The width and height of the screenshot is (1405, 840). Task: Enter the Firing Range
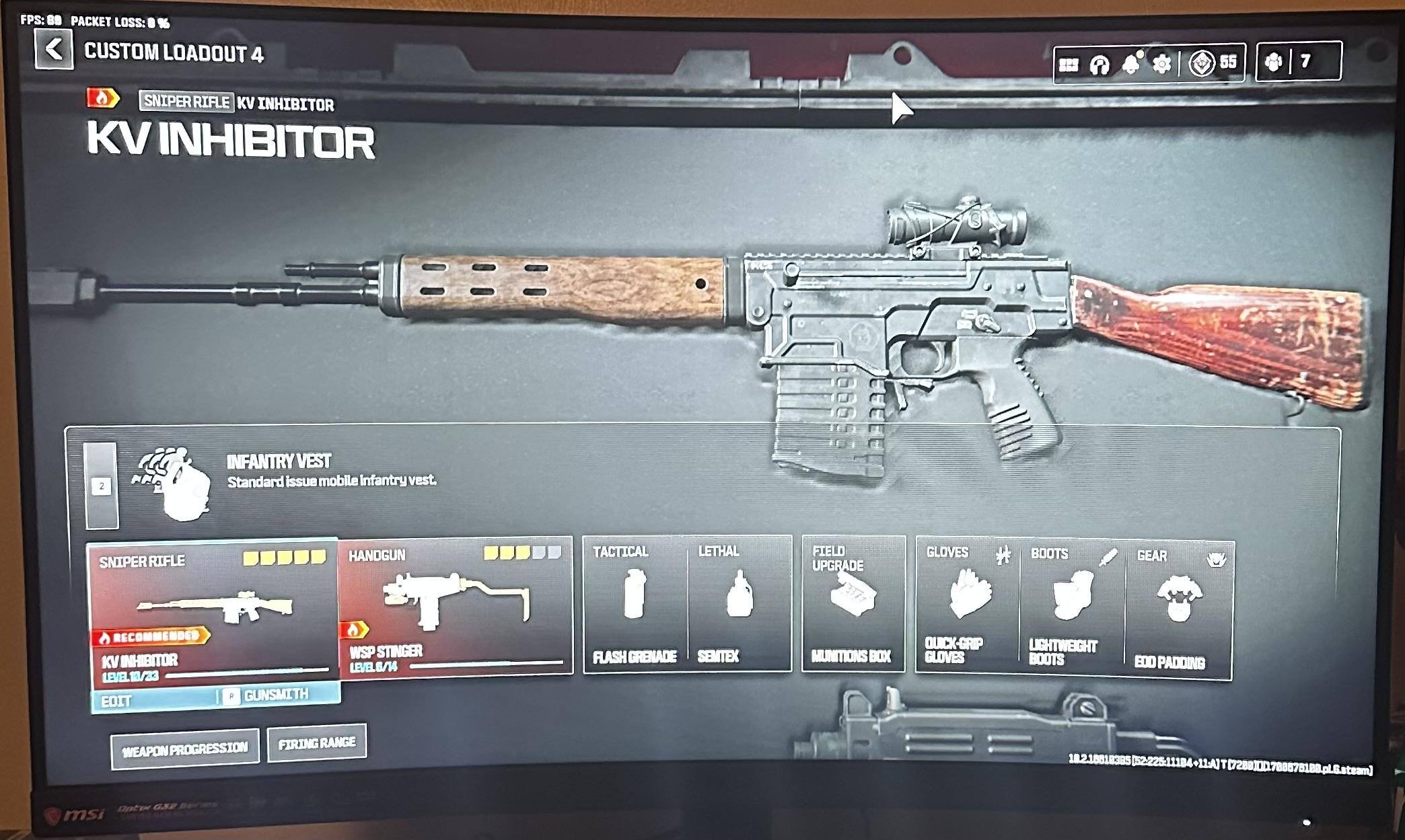click(x=317, y=743)
